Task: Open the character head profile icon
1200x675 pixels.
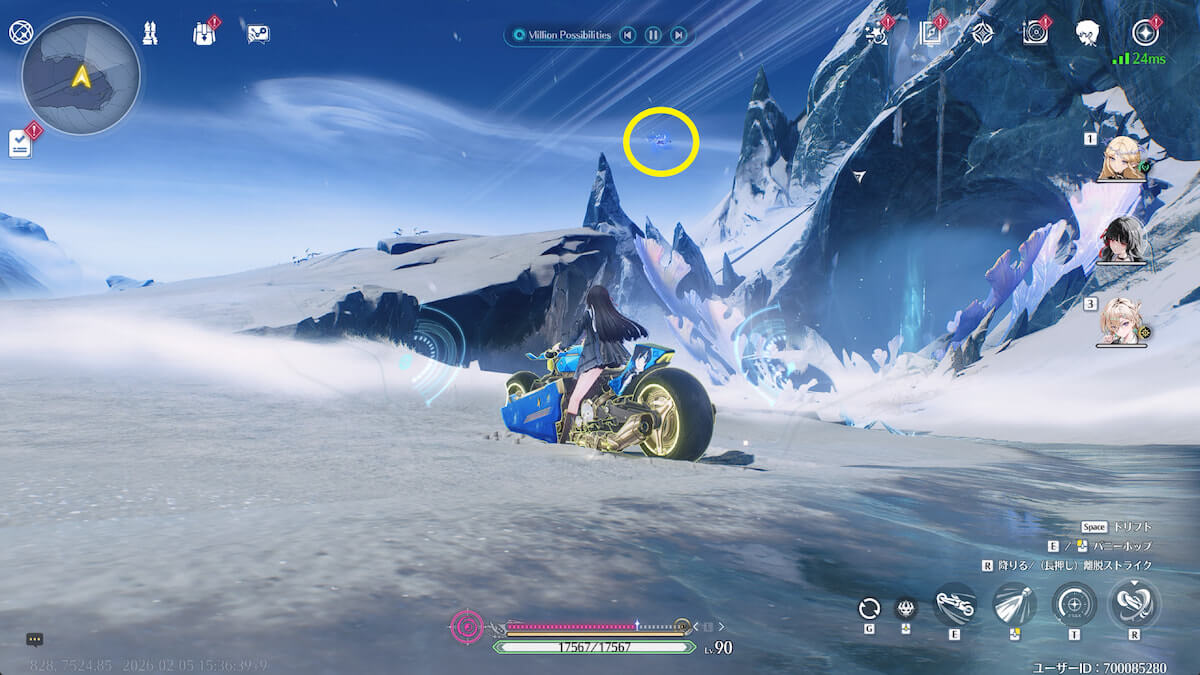Action: pos(1088,34)
